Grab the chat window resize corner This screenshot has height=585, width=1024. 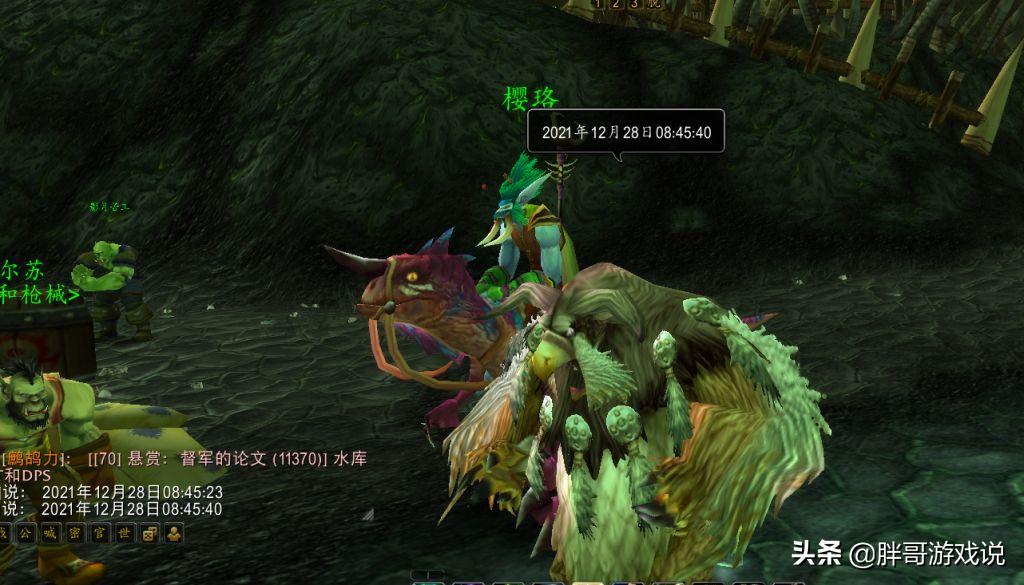click(x=368, y=515)
